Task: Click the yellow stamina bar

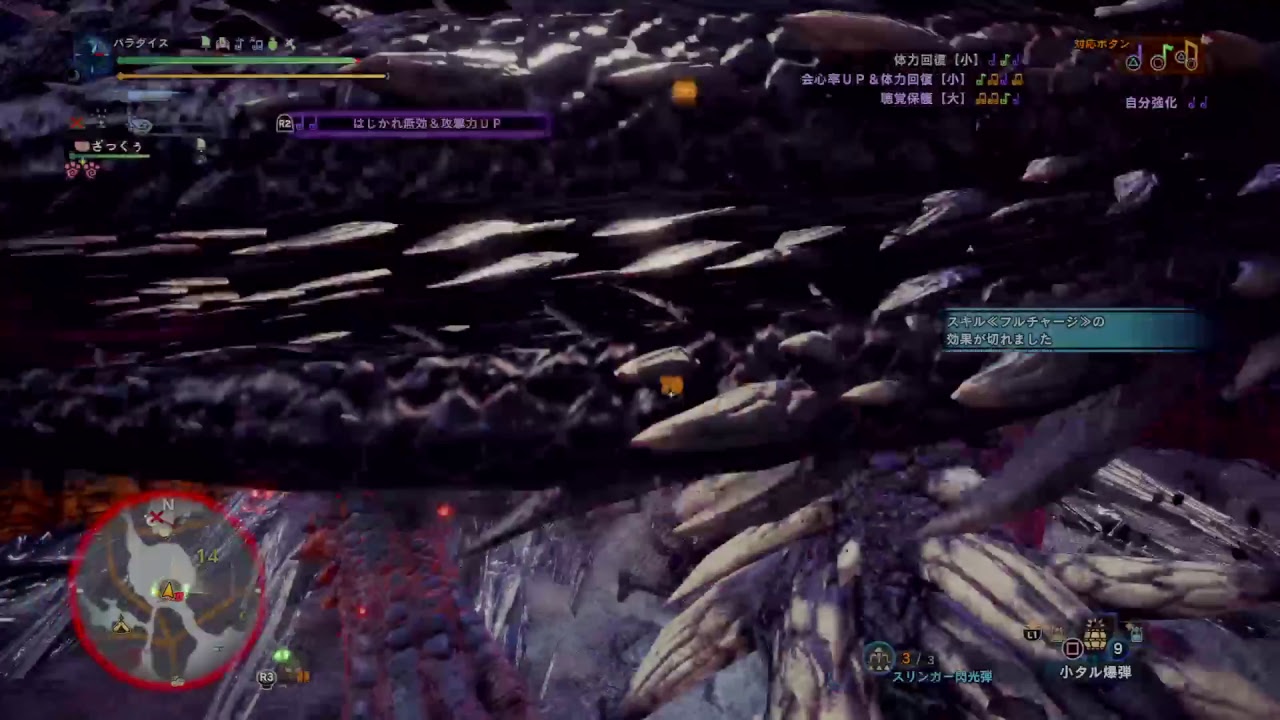Action: tap(250, 76)
